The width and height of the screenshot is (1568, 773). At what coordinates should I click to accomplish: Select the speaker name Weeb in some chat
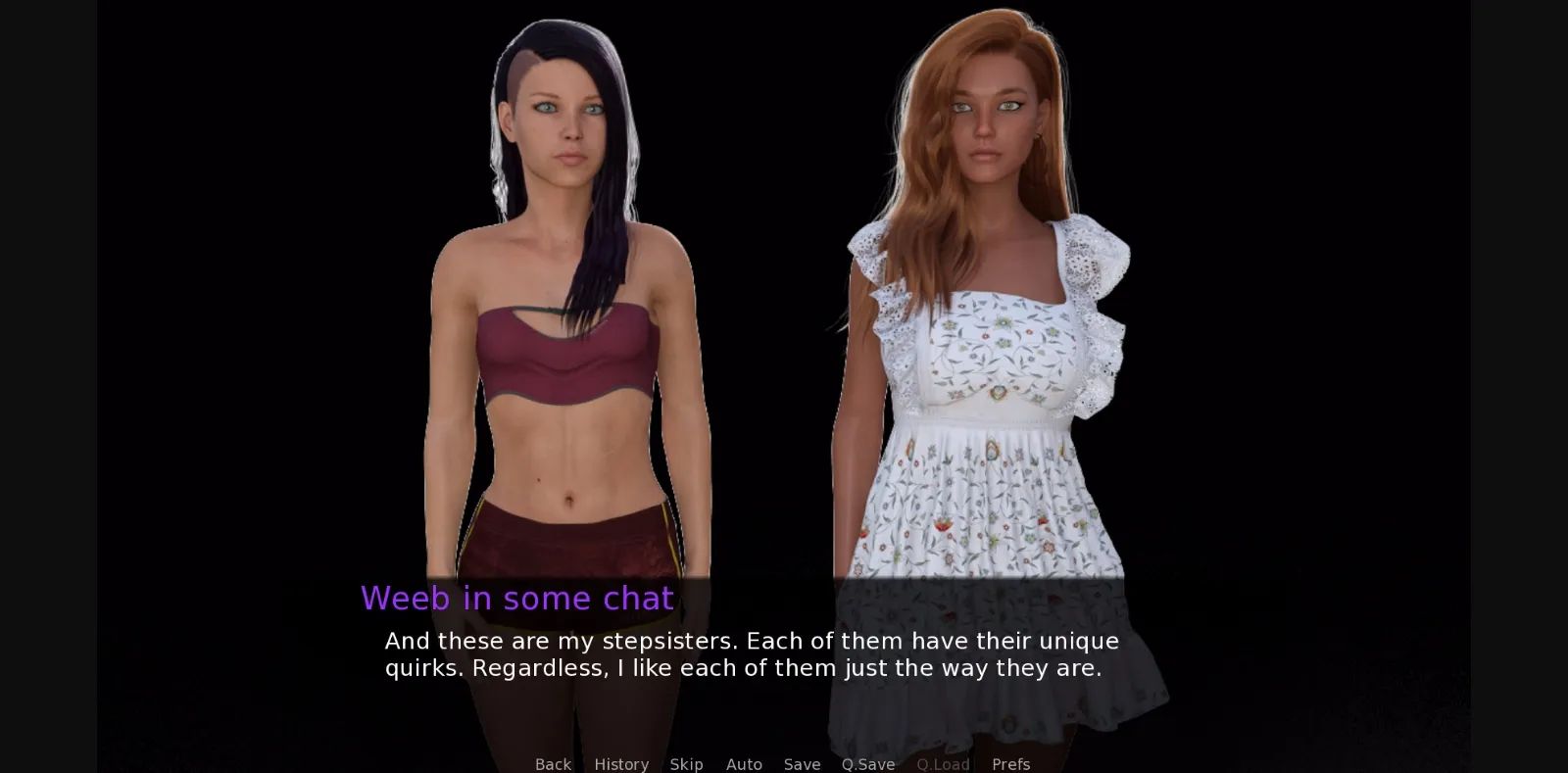tap(516, 598)
